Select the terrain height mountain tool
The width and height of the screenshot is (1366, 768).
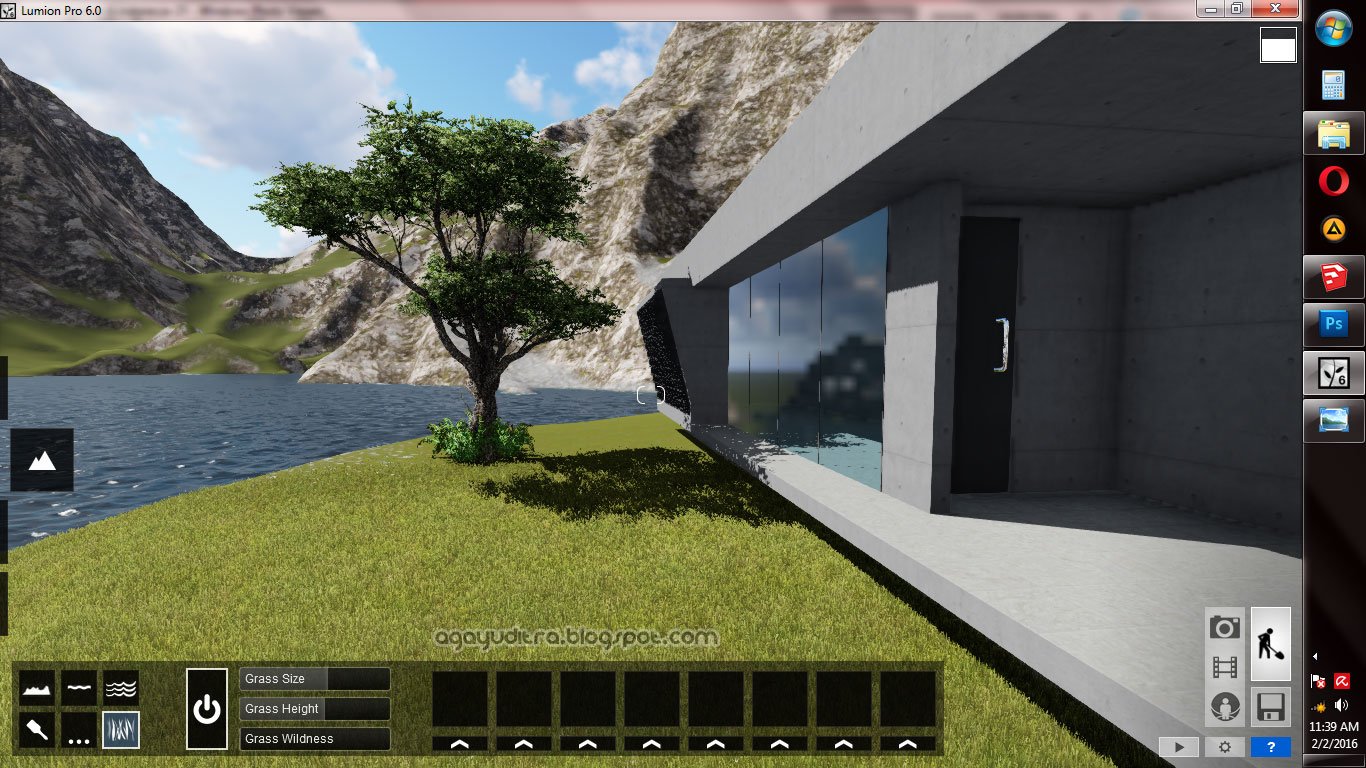[37, 688]
